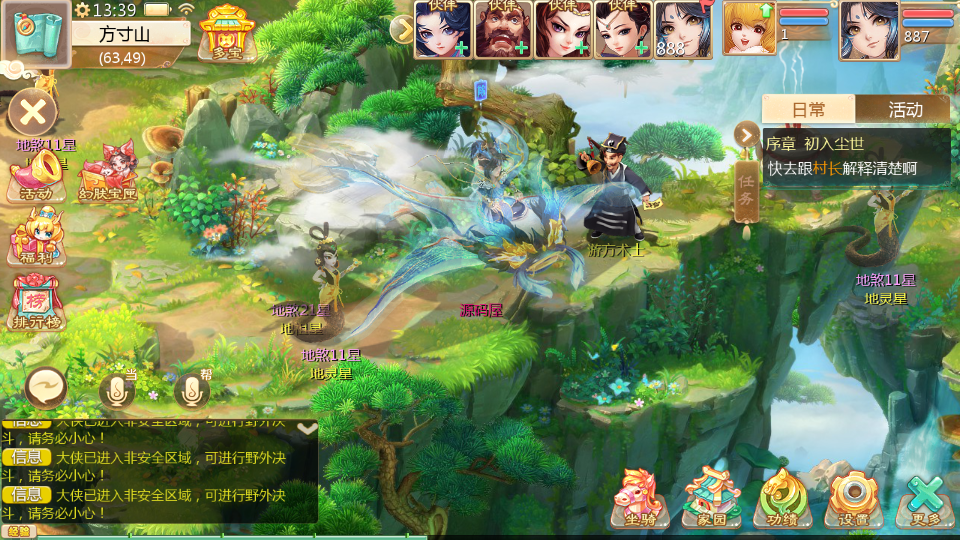The height and width of the screenshot is (540, 960).
Task: Open the 幻肤宝匣 skin box
Action: pyautogui.click(x=105, y=175)
